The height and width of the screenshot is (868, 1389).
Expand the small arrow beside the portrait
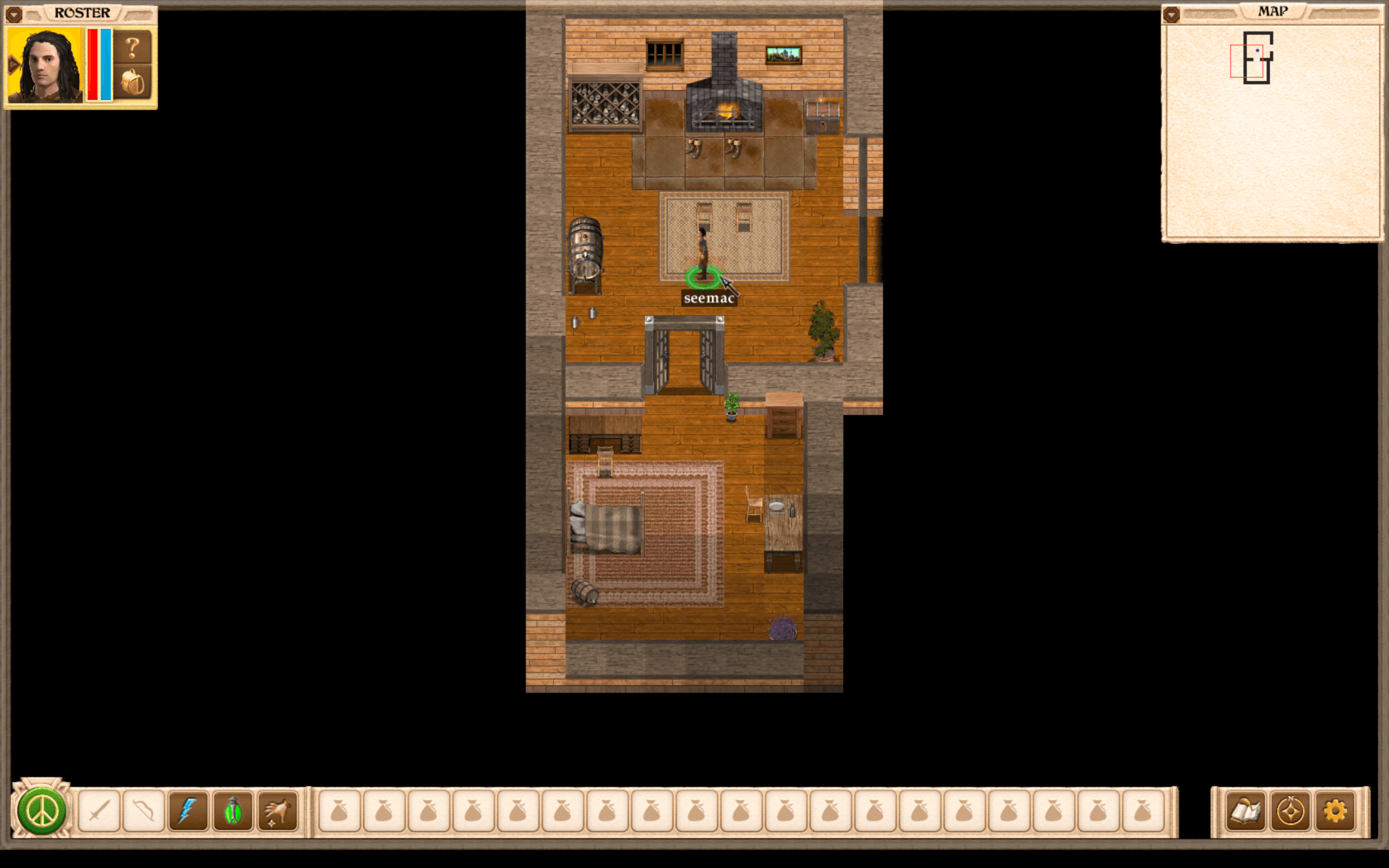point(13,63)
